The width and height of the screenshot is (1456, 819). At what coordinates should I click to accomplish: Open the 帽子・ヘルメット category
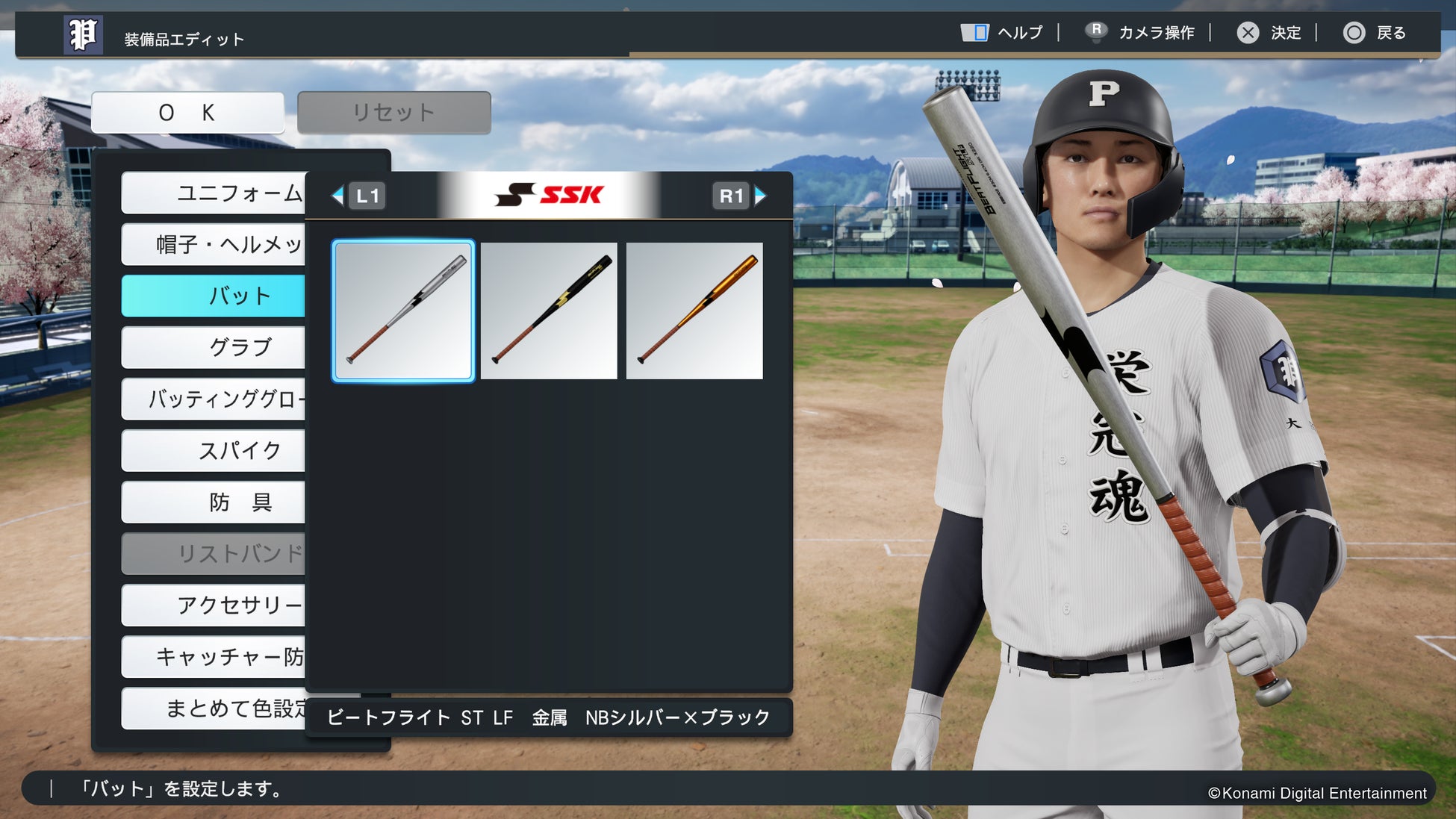click(x=214, y=245)
